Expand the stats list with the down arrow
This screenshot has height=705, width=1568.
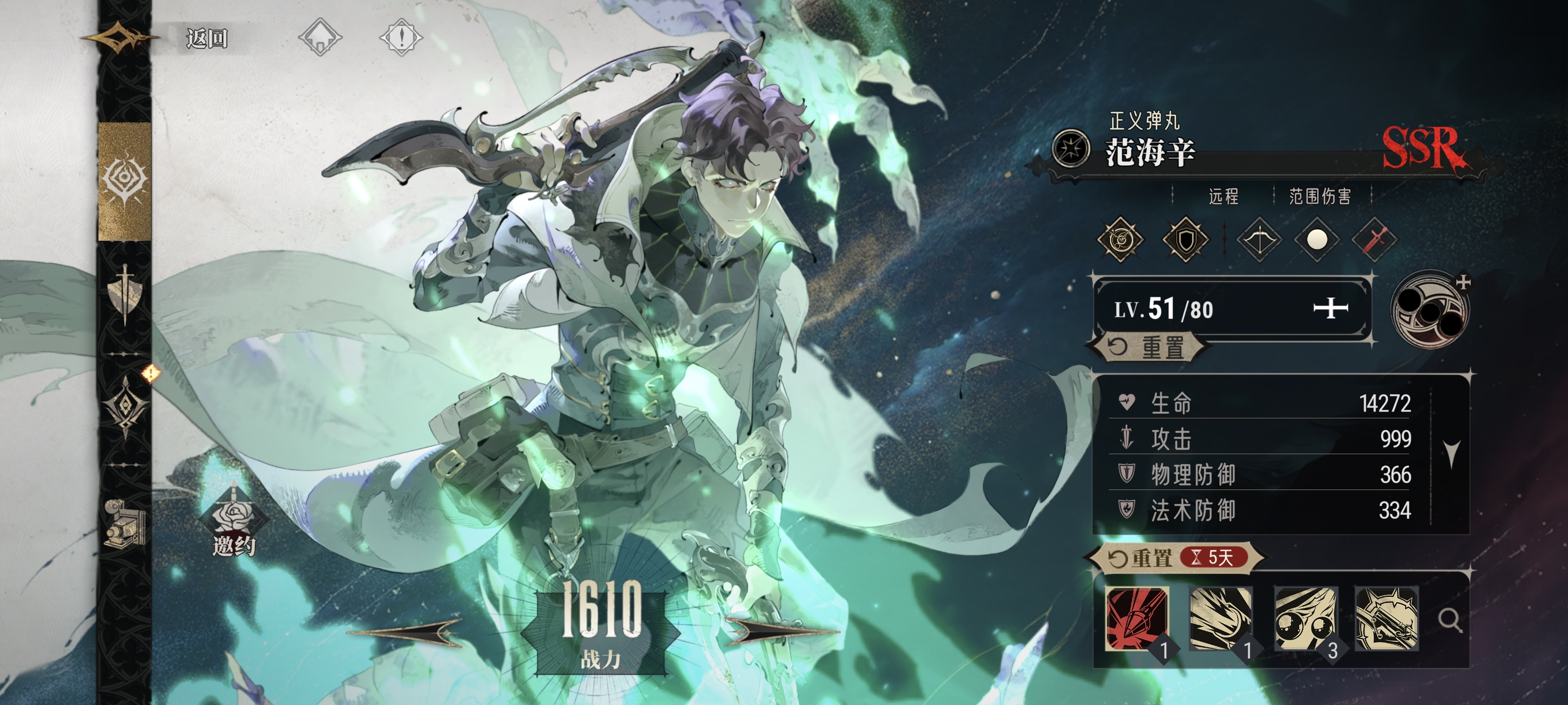coord(1452,453)
